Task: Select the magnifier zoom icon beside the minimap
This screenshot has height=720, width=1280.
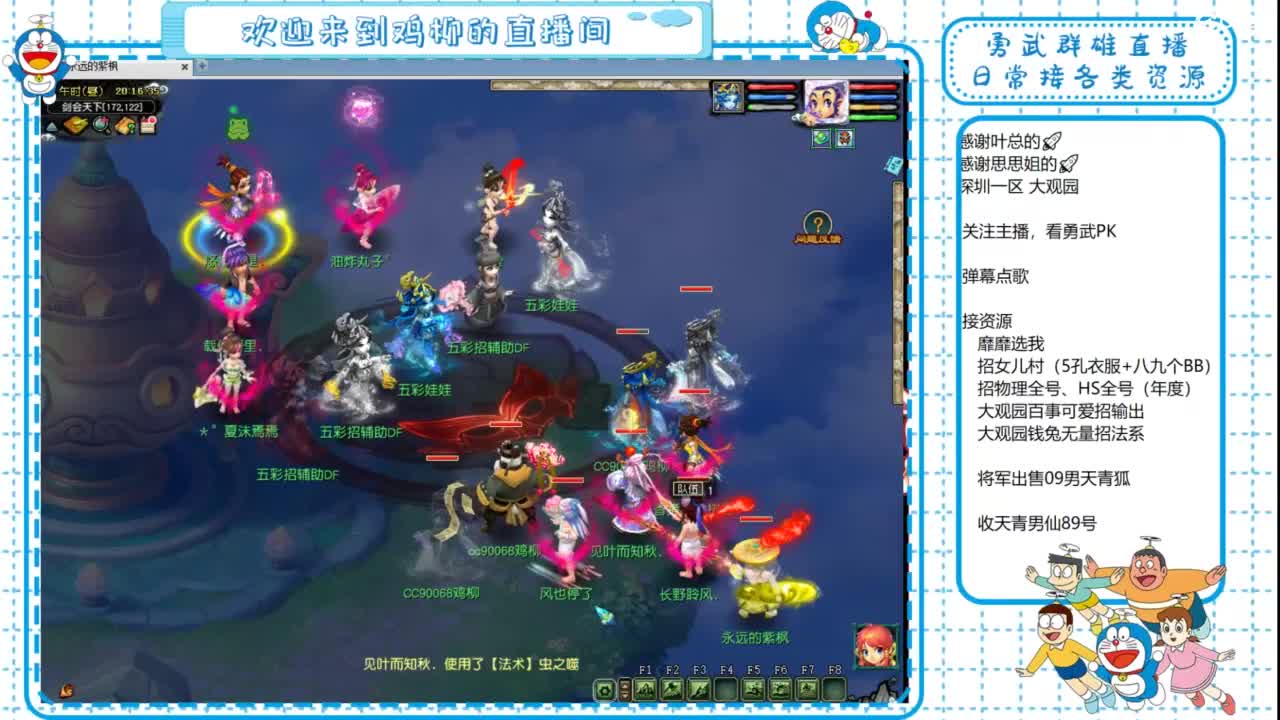Action: pos(100,126)
